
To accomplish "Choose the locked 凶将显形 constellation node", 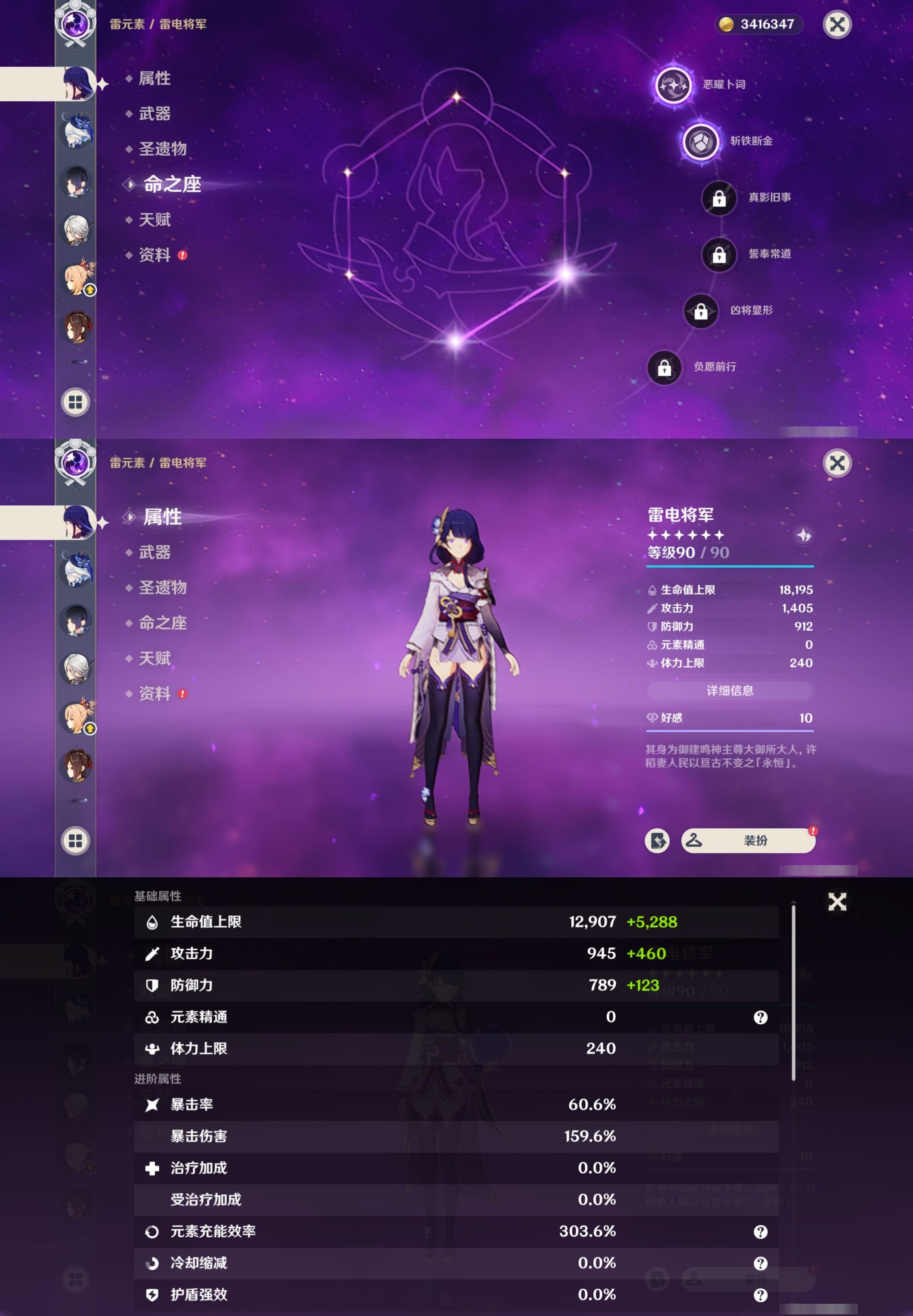I will click(701, 311).
